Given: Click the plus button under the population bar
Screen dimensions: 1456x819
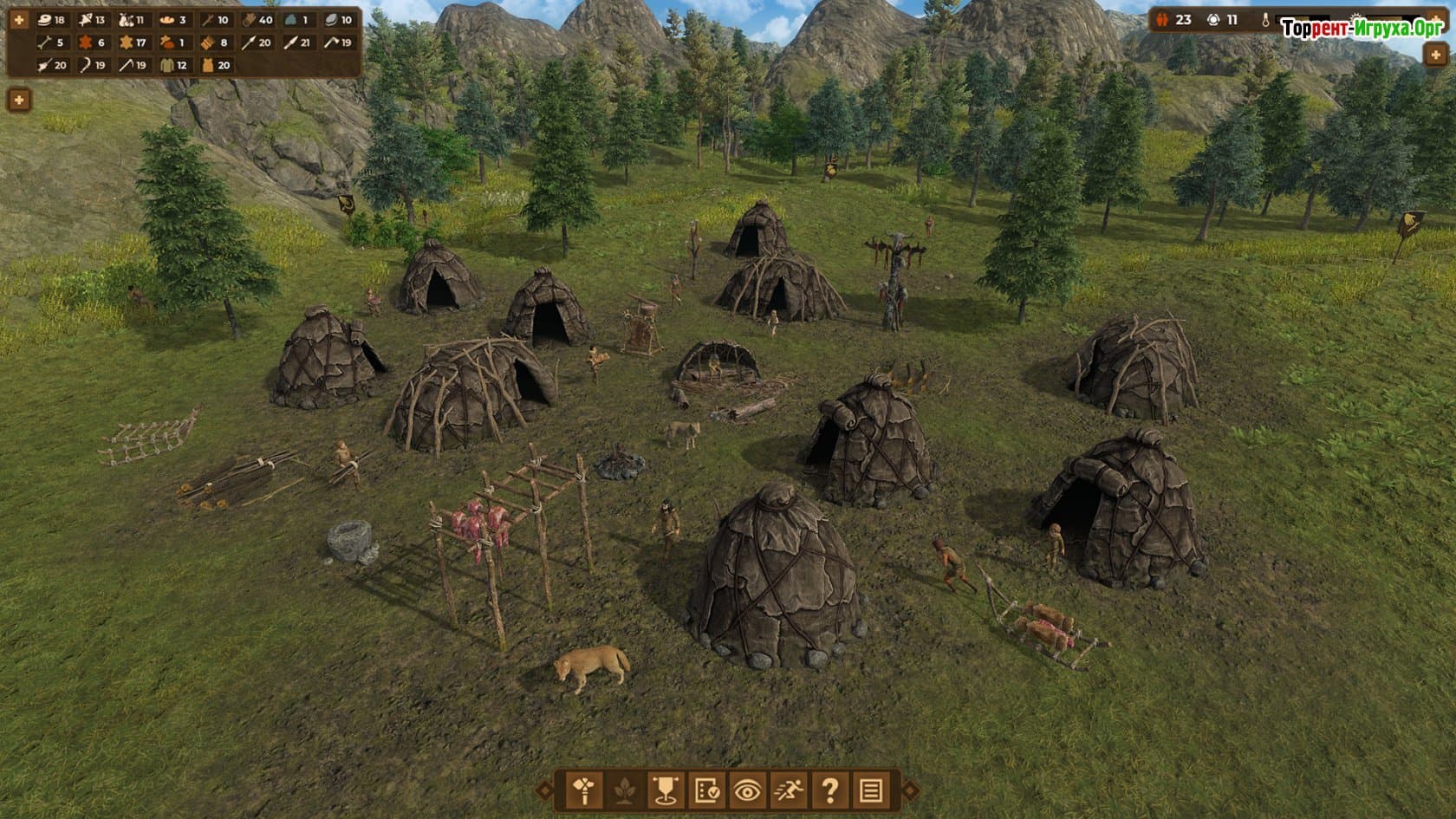Looking at the screenshot, I should tap(1434, 54).
